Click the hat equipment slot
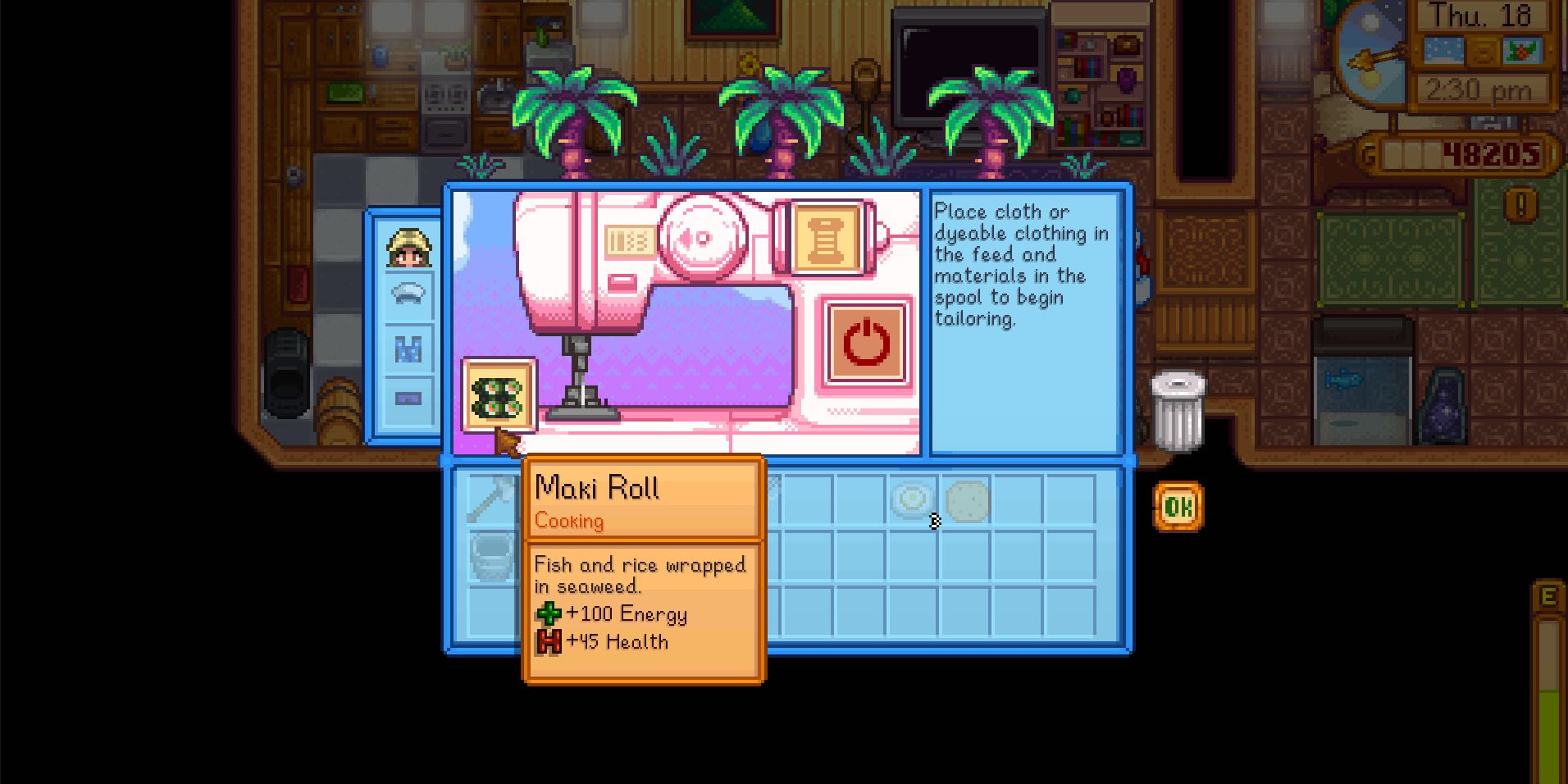 410,295
